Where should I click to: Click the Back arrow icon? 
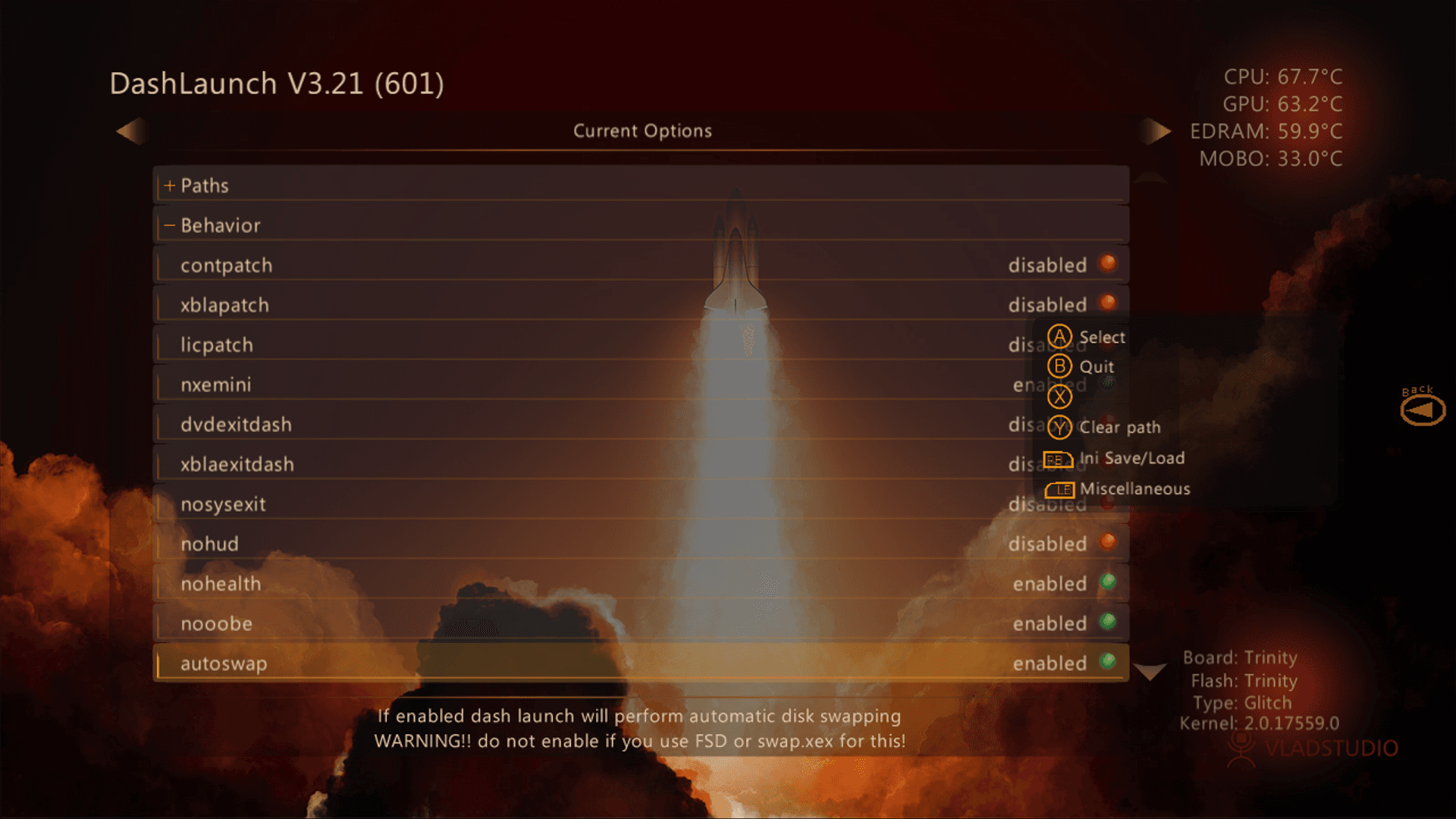click(1423, 410)
